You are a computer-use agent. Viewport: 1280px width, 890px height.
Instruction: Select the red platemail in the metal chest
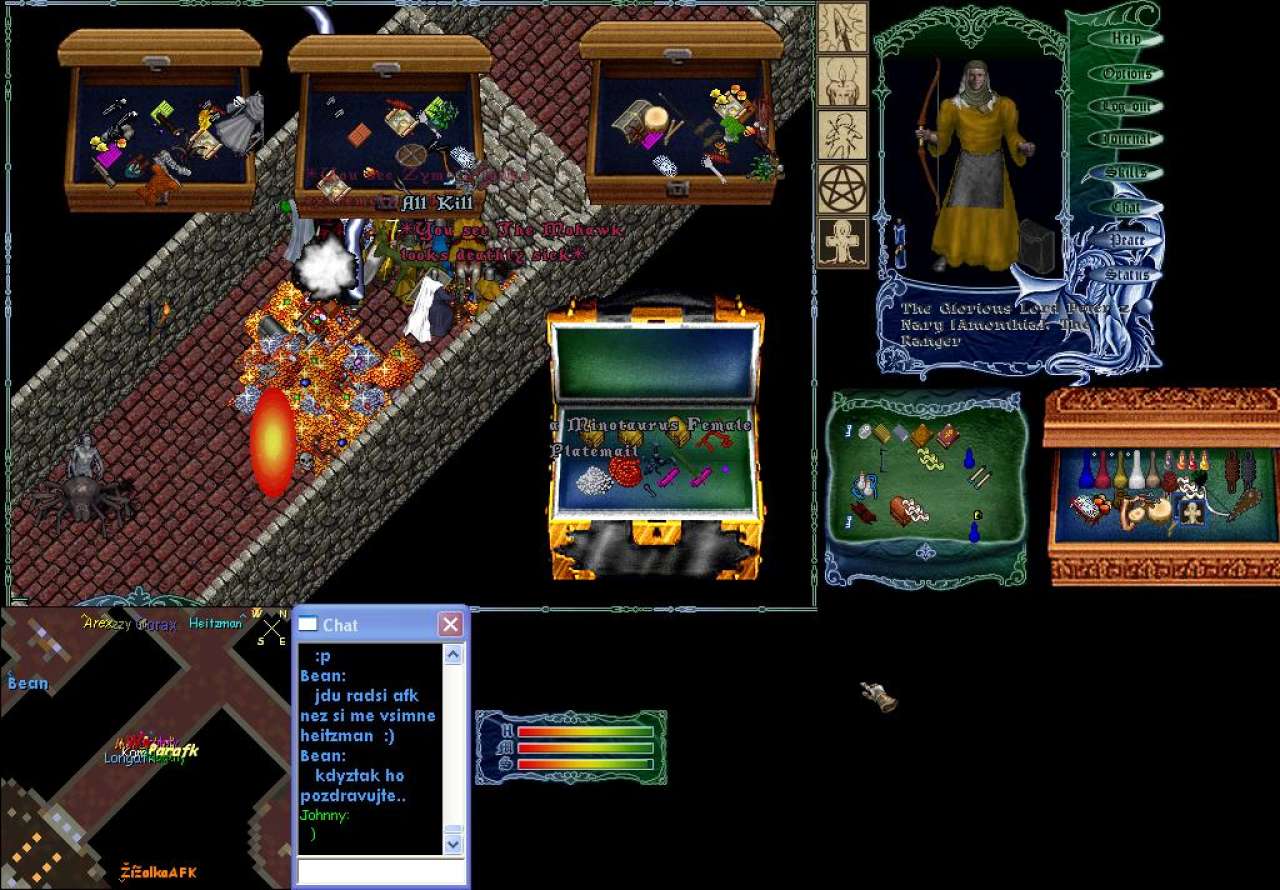[x=625, y=471]
